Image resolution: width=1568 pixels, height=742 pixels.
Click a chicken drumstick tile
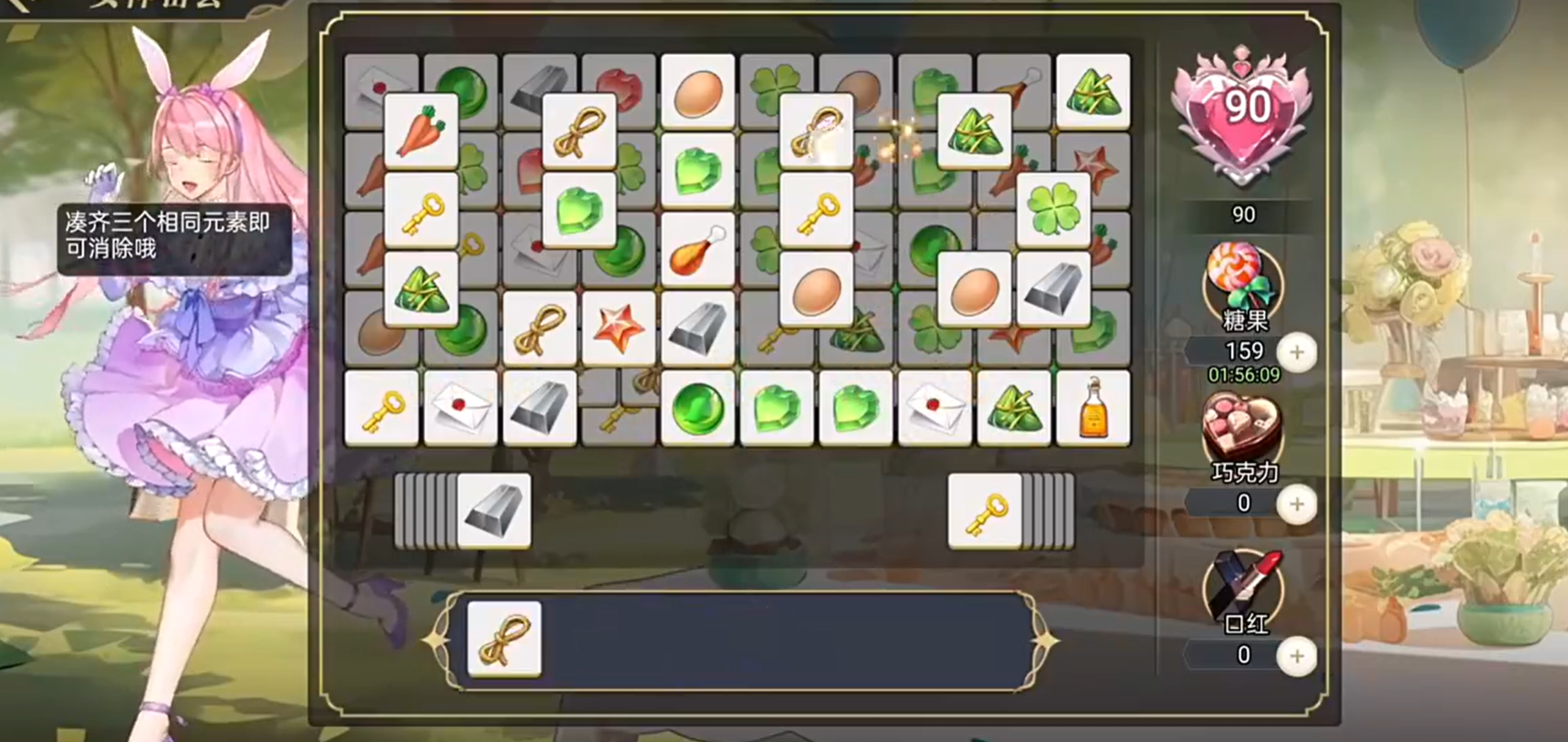click(x=698, y=249)
